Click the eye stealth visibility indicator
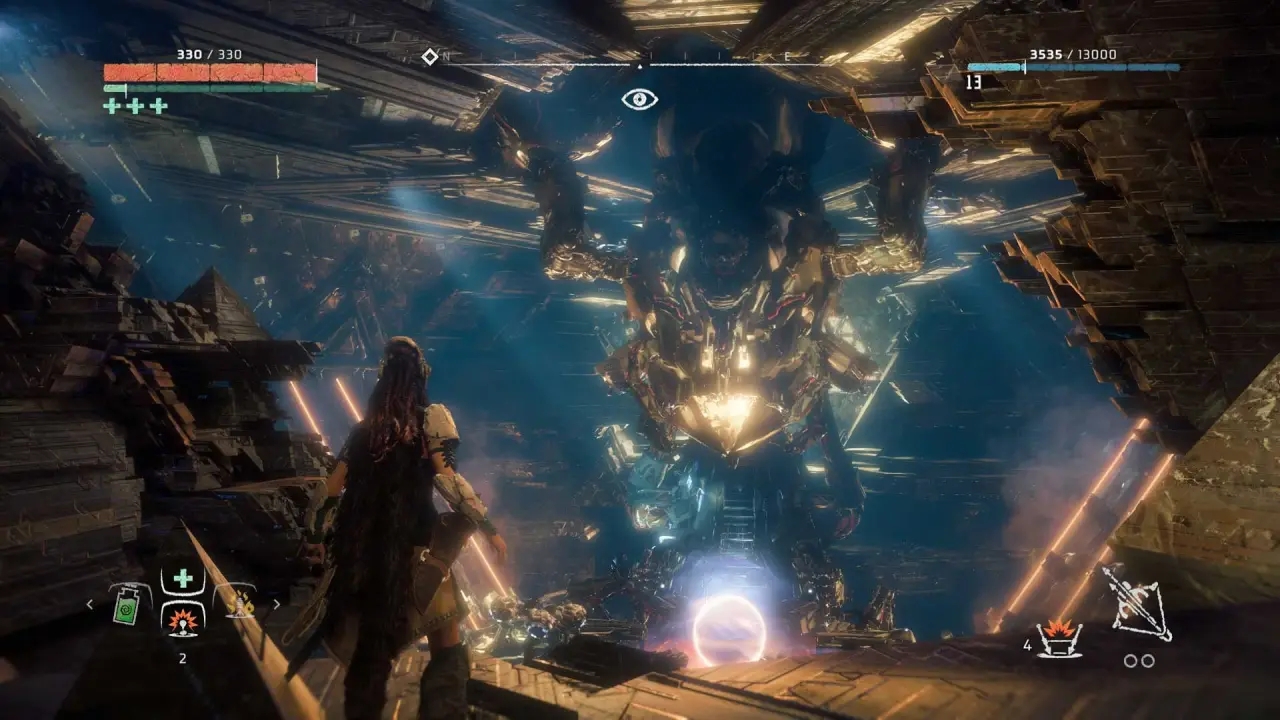 [640, 99]
